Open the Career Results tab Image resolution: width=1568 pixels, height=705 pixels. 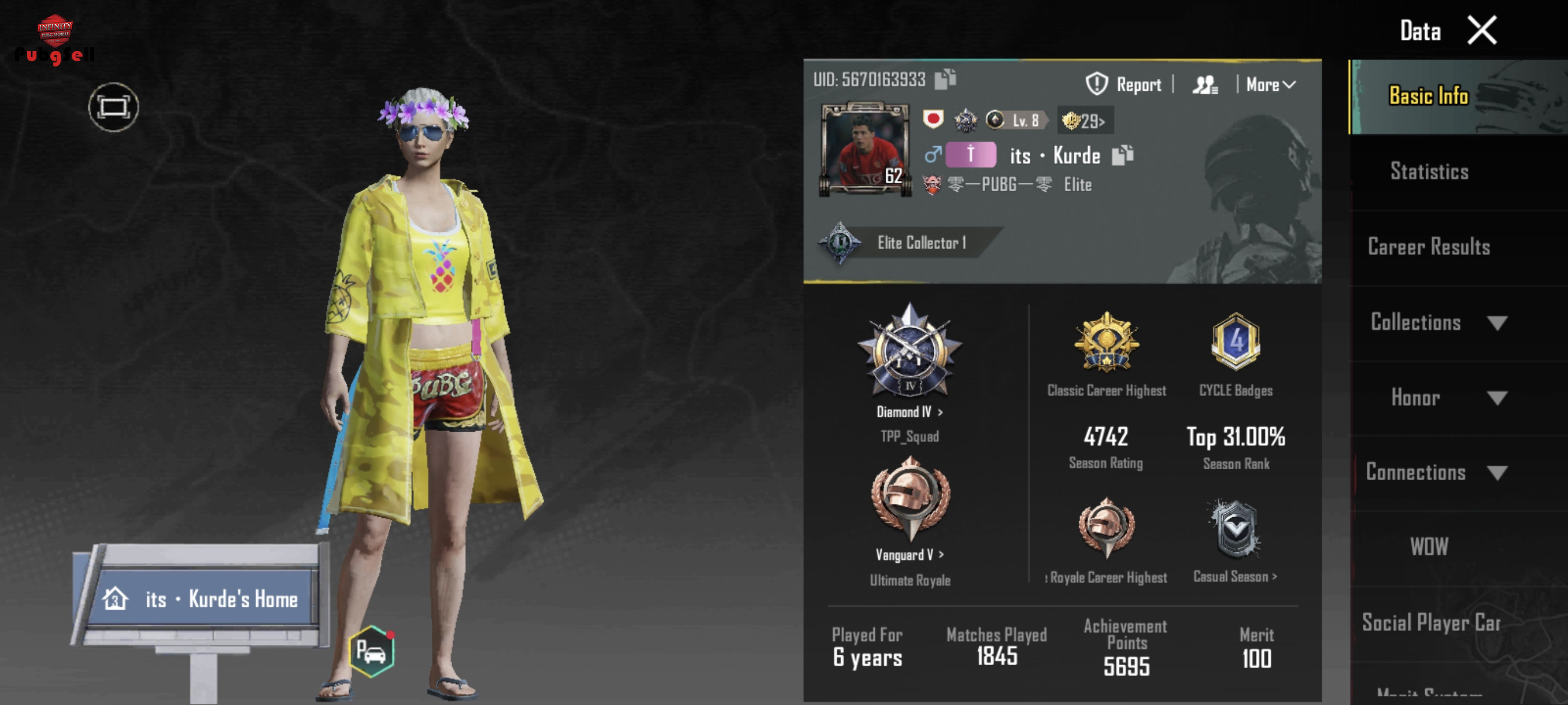(x=1429, y=247)
